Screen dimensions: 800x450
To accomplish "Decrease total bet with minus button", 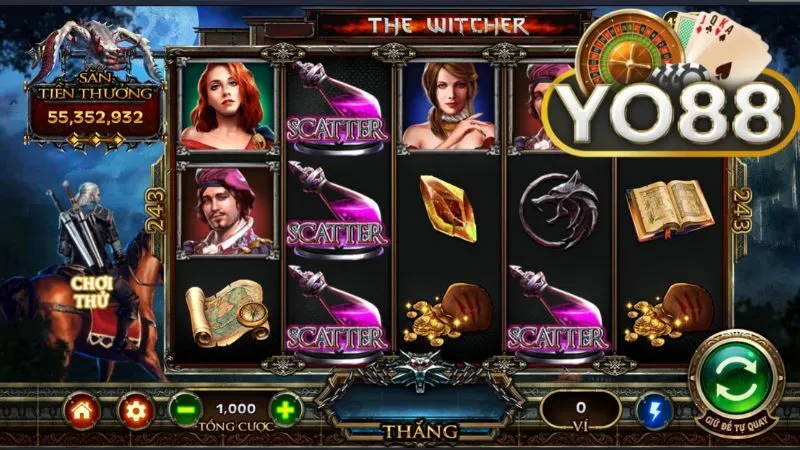I will pos(183,408).
